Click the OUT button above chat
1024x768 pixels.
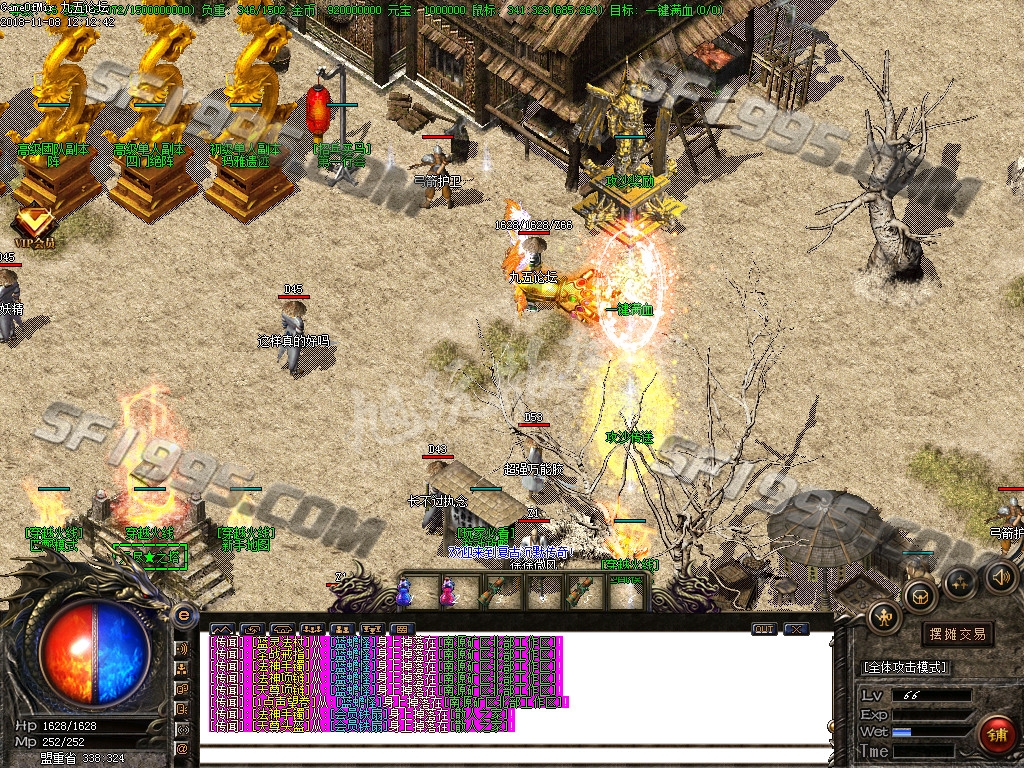click(764, 629)
